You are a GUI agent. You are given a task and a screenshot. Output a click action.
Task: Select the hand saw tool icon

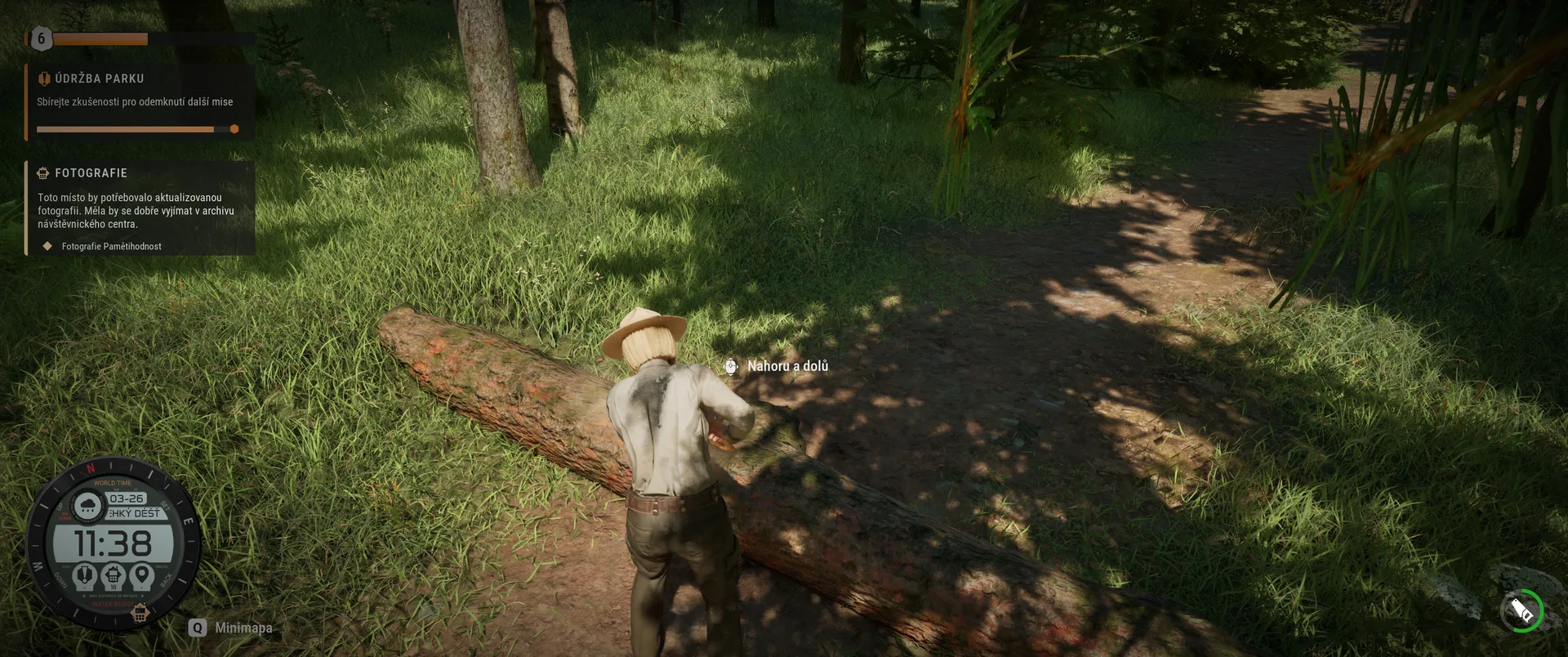click(x=1521, y=610)
